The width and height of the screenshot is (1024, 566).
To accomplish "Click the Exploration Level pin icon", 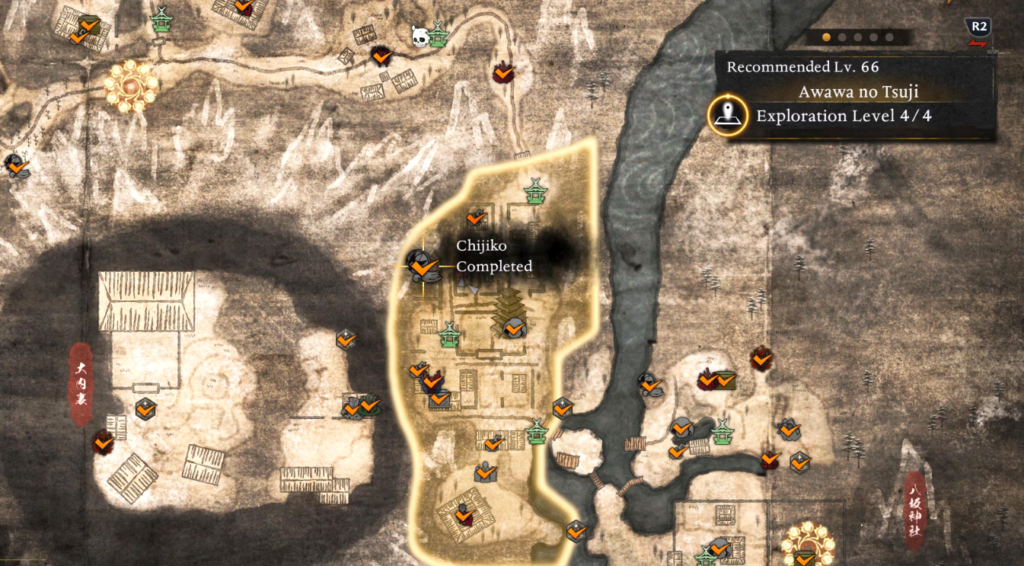I will 727,115.
